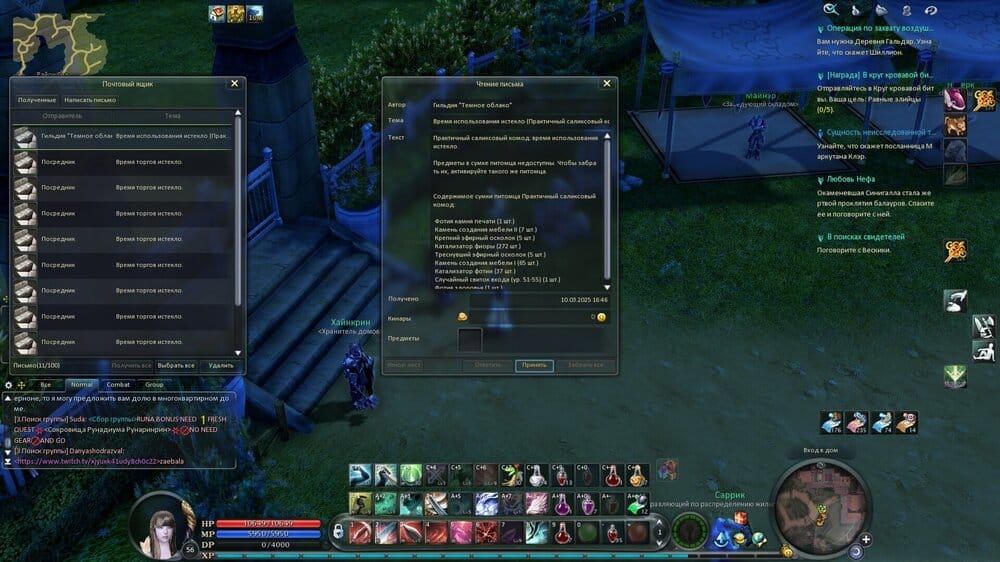This screenshot has height=562, width=1000.
Task: Select the Normal chat tab
Action: click(x=81, y=384)
